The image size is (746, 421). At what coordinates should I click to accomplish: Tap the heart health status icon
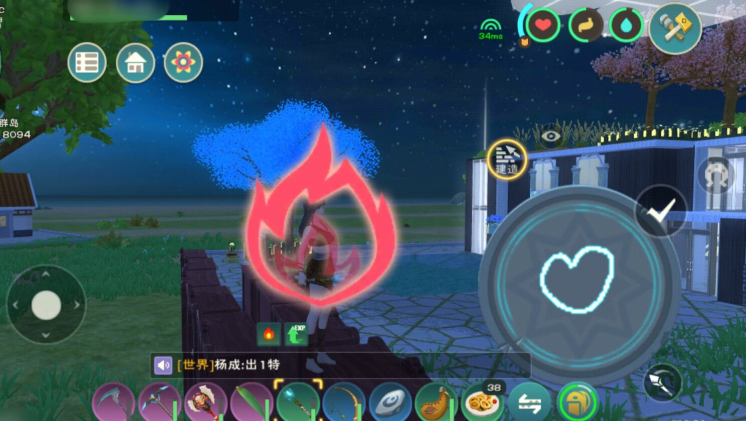tap(542, 25)
